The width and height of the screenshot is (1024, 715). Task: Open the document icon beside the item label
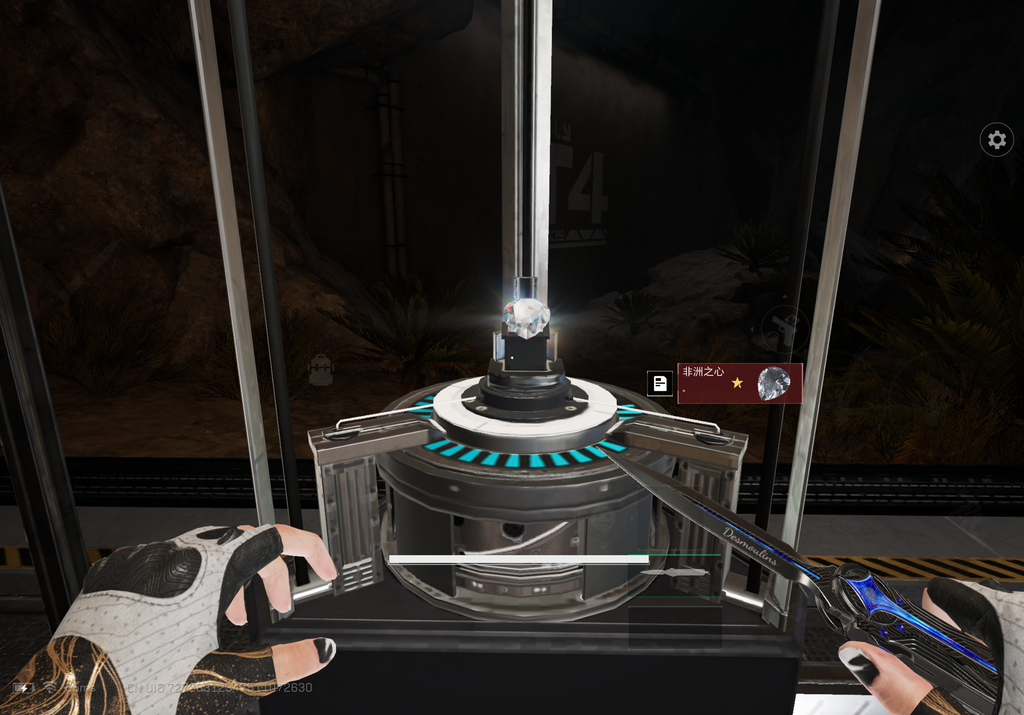tap(660, 383)
